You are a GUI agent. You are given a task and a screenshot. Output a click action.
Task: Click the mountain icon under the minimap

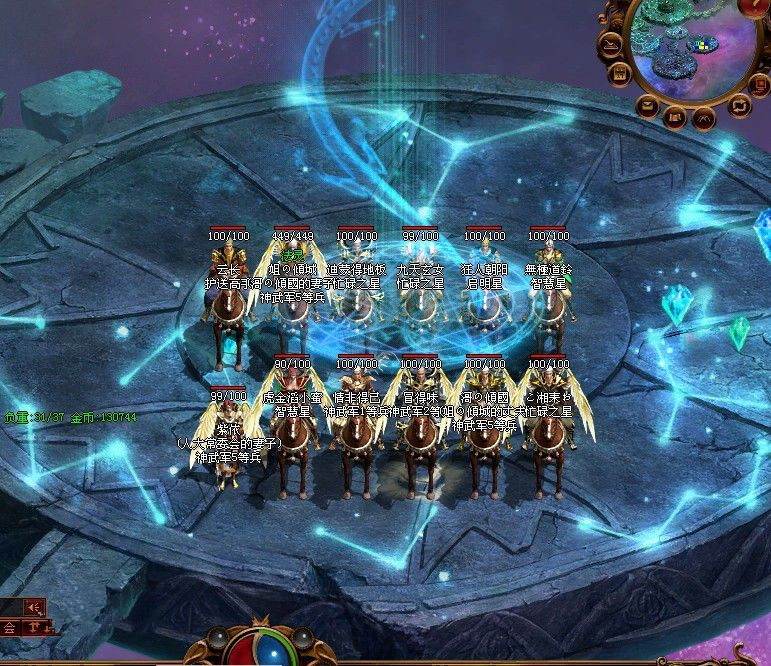point(704,119)
